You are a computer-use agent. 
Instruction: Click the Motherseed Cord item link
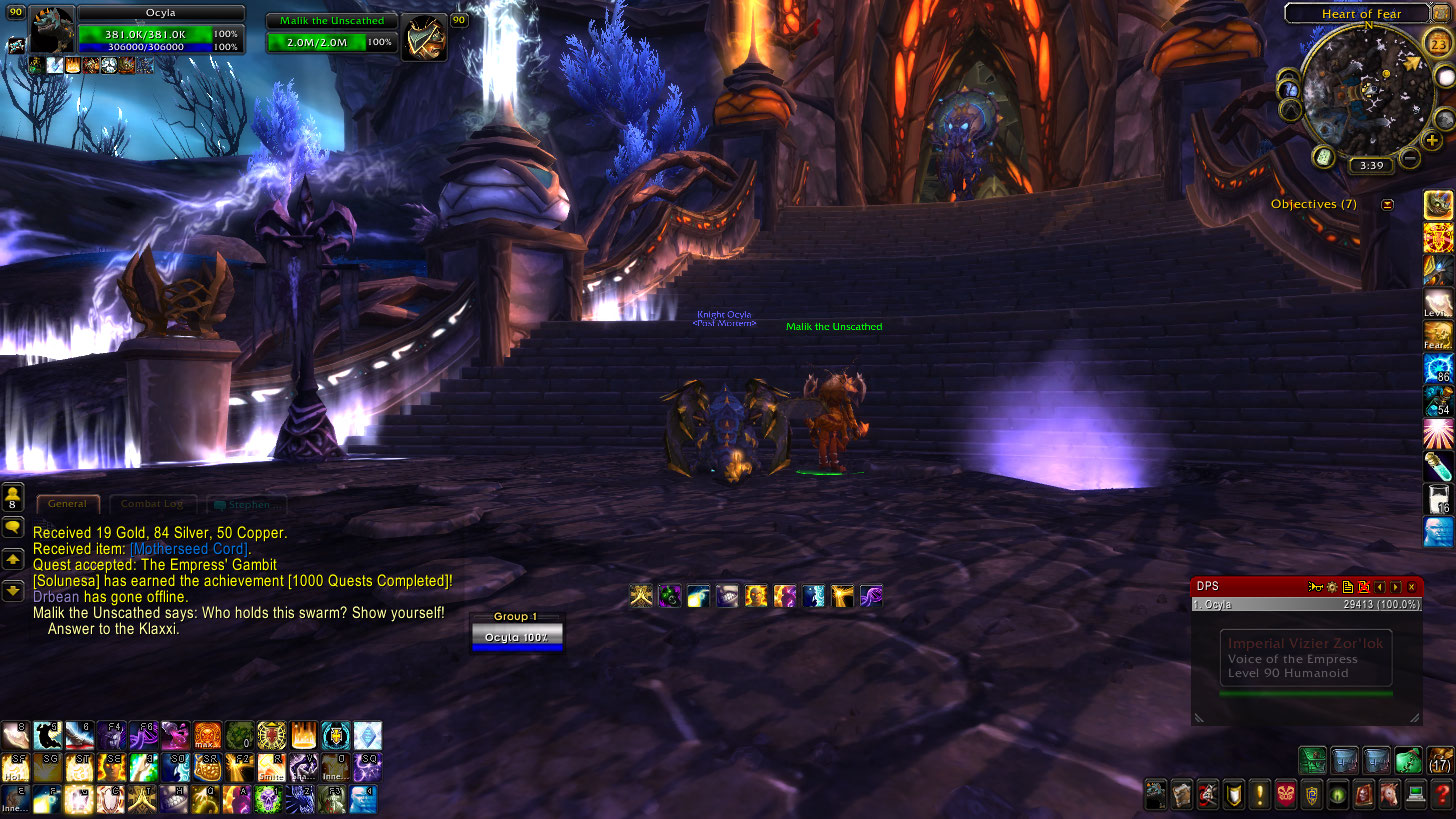pos(190,549)
